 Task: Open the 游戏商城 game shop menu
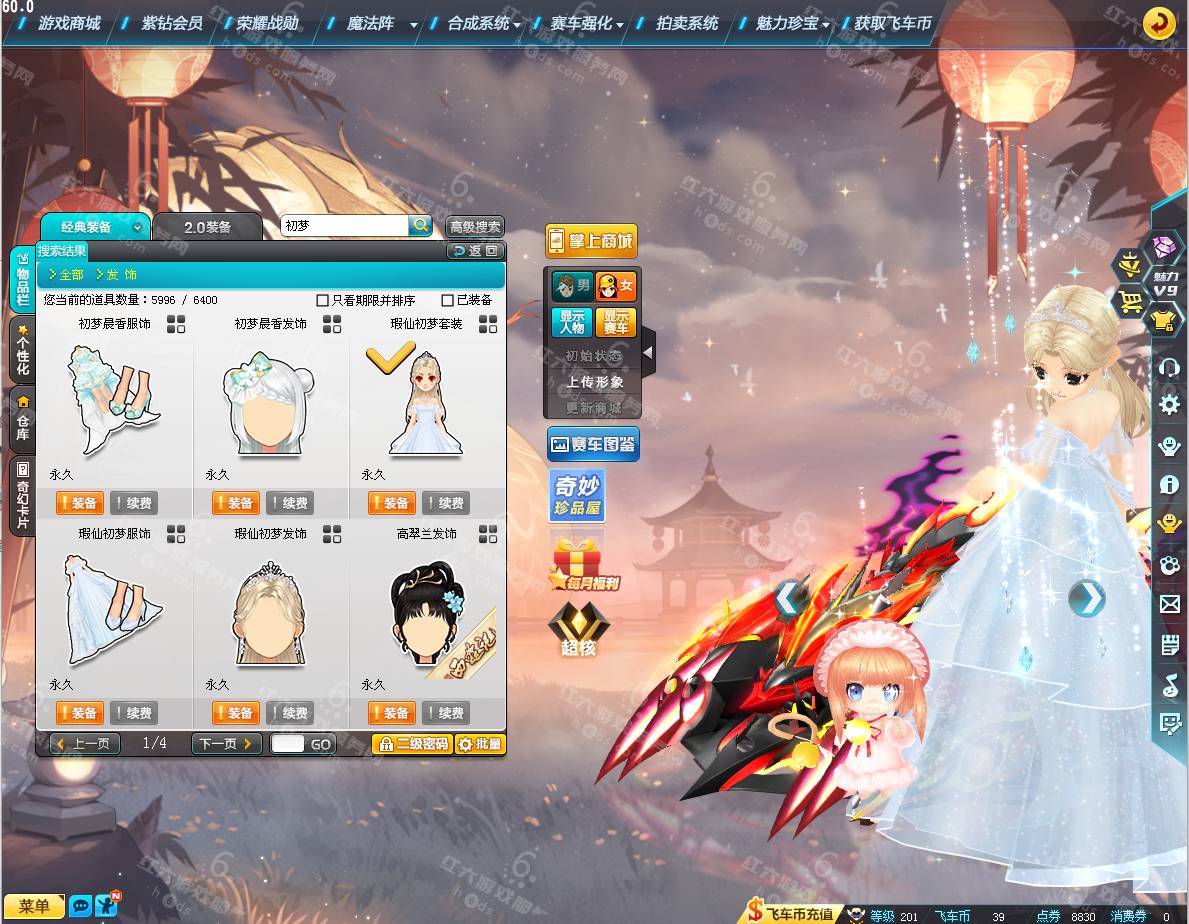[x=69, y=23]
